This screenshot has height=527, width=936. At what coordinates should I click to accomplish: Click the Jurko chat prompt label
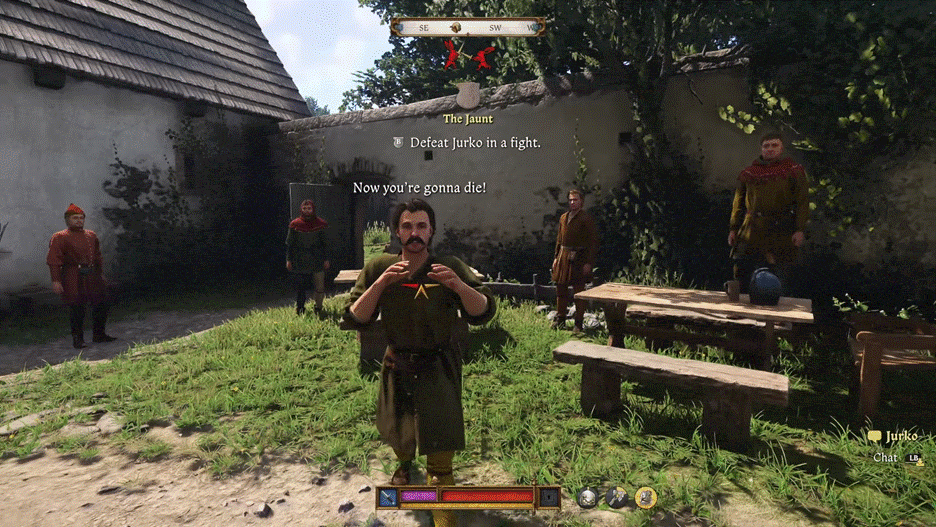point(900,437)
